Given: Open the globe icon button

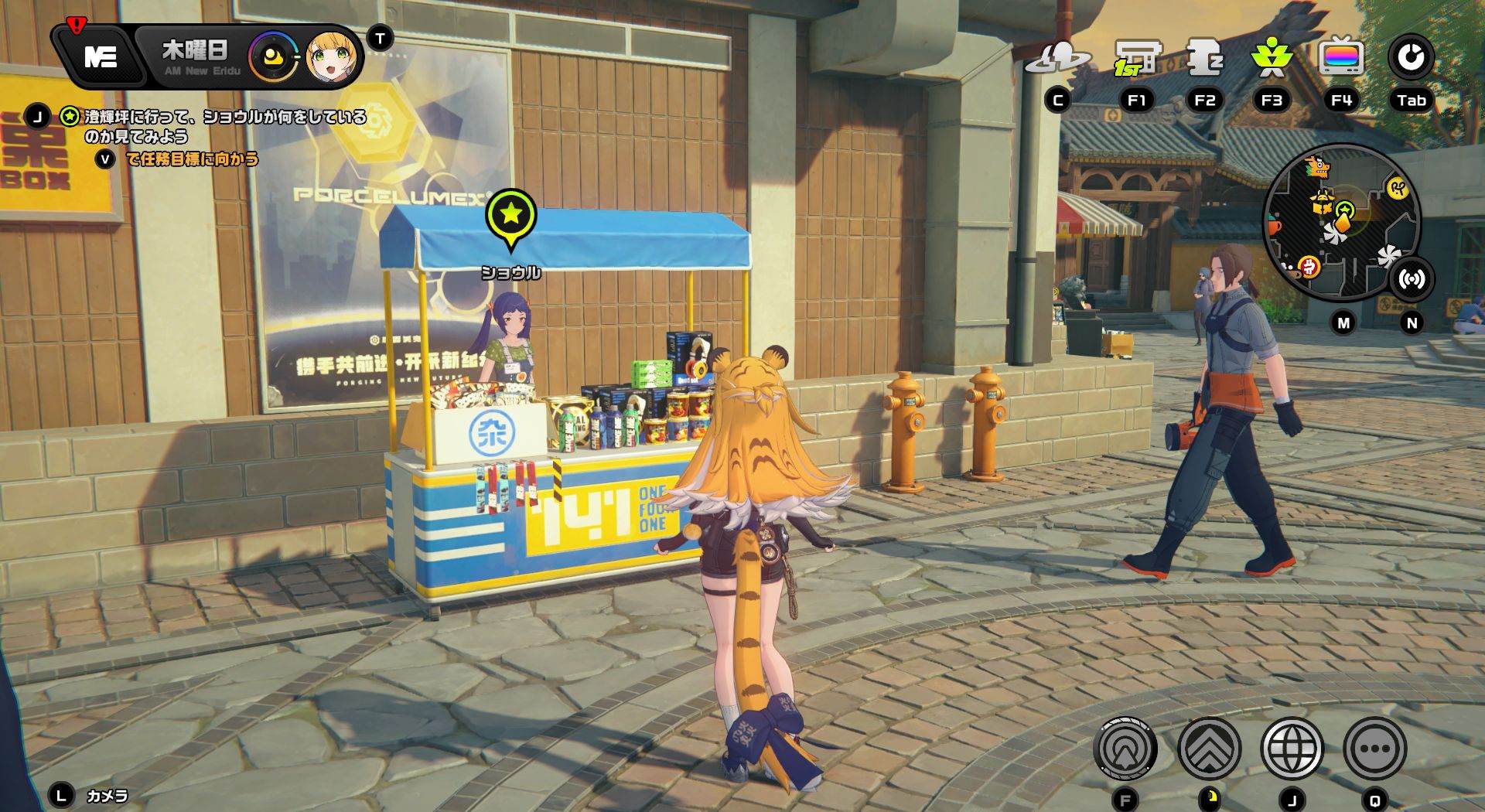Looking at the screenshot, I should click(x=1292, y=749).
